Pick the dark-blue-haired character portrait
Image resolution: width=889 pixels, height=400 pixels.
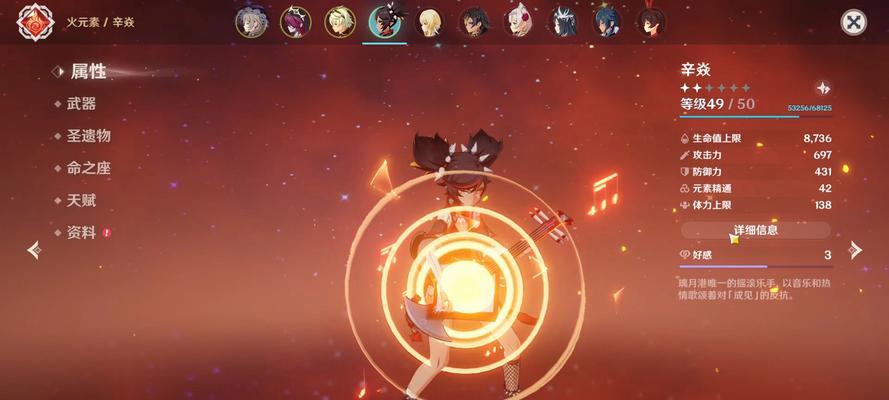tap(607, 22)
